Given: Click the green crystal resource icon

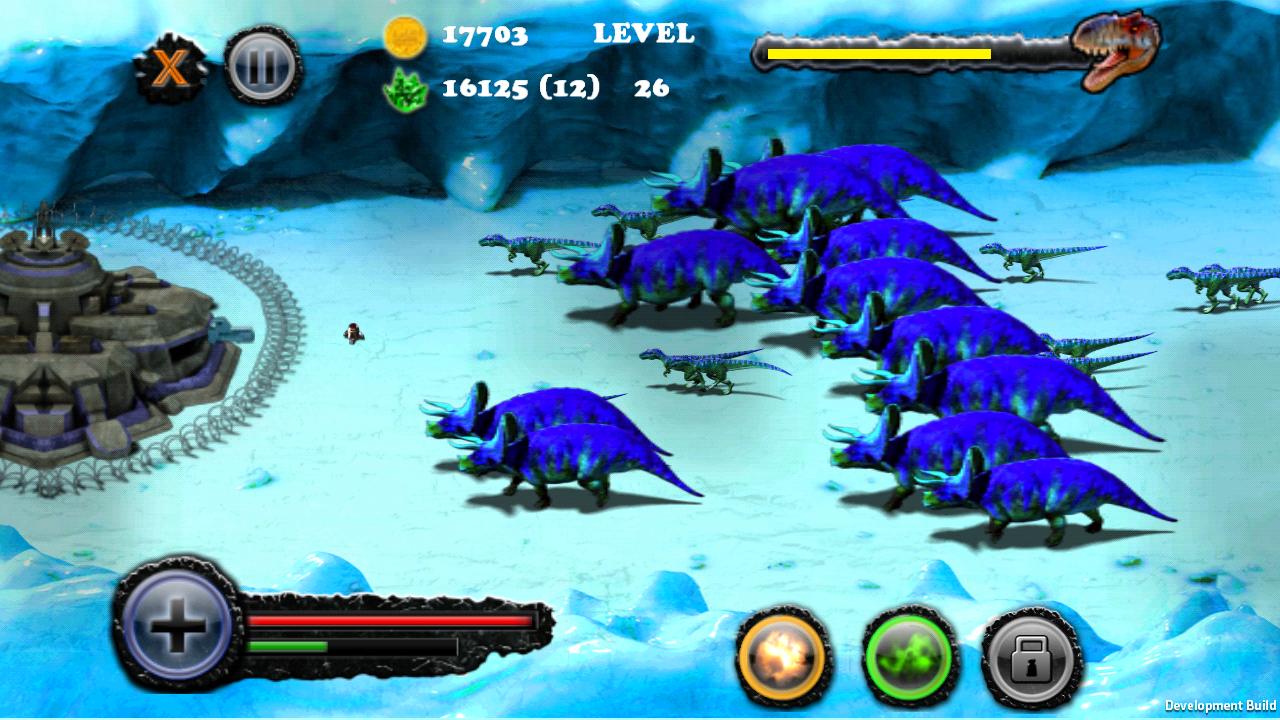Looking at the screenshot, I should 407,89.
